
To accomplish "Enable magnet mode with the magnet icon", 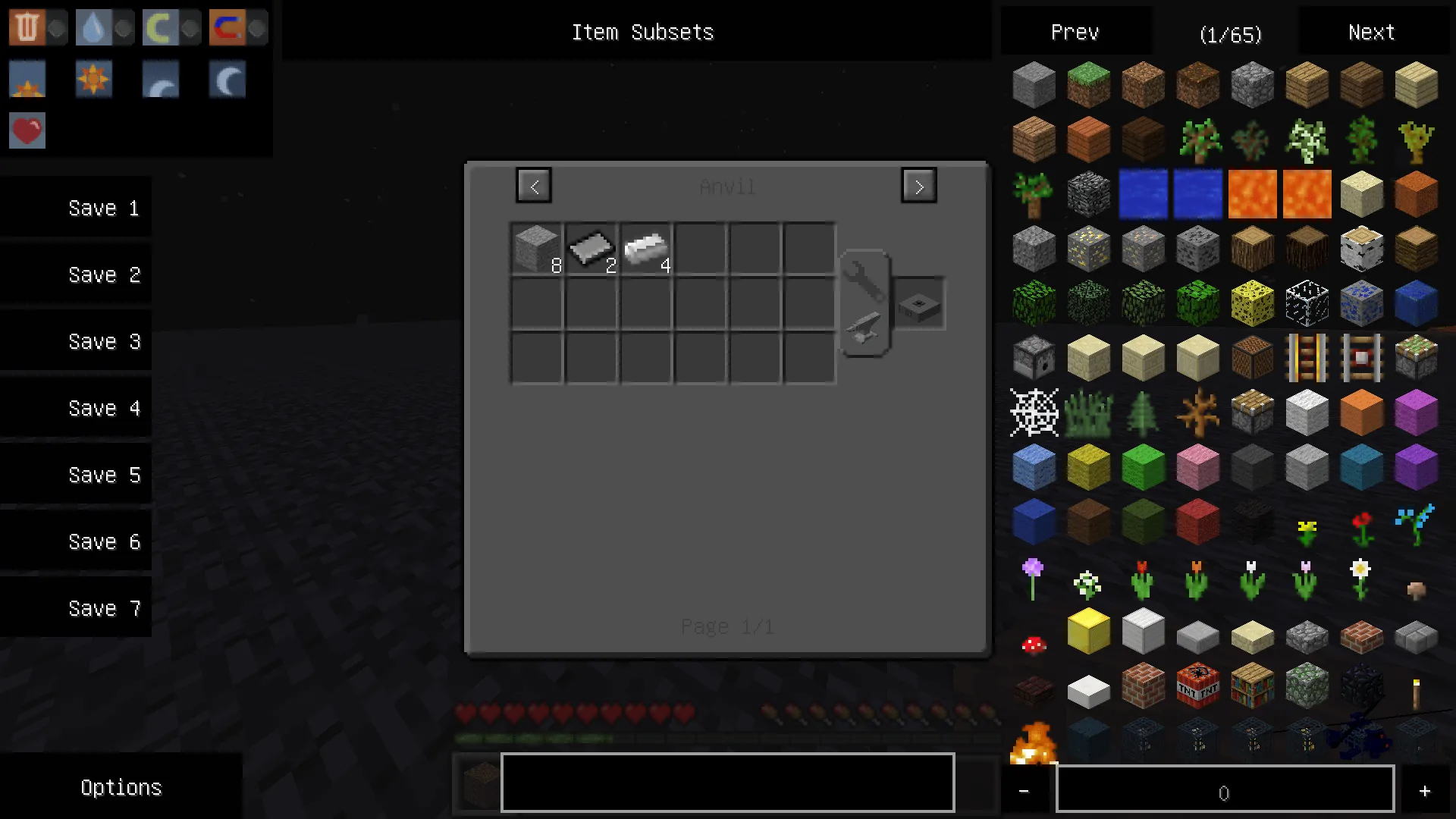I will pos(227,27).
